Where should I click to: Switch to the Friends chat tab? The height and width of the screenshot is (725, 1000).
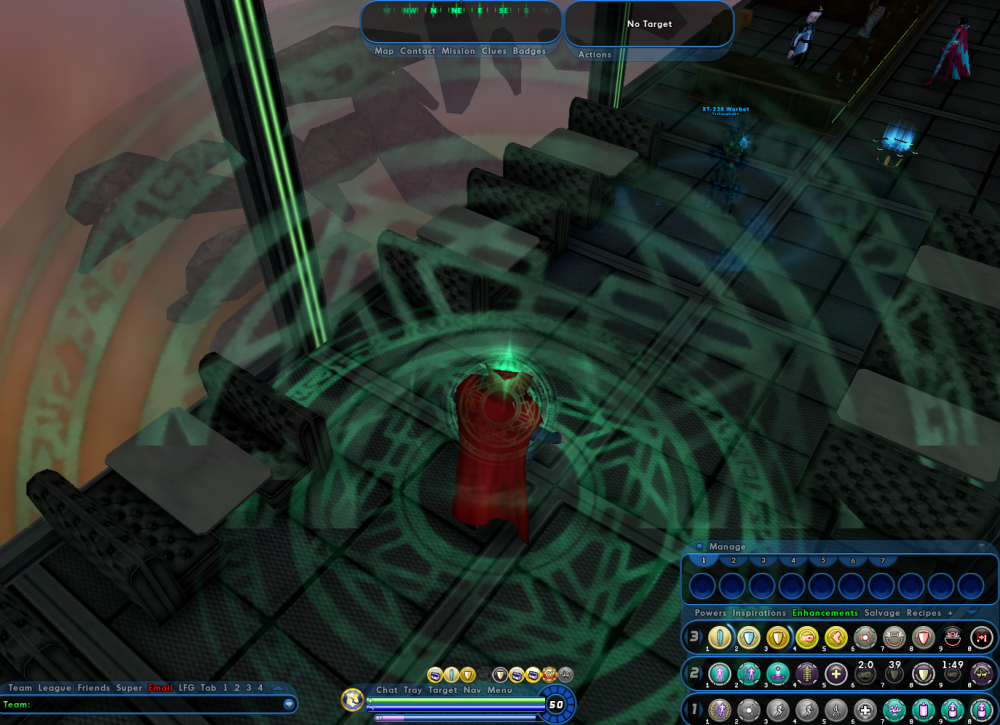[x=93, y=688]
